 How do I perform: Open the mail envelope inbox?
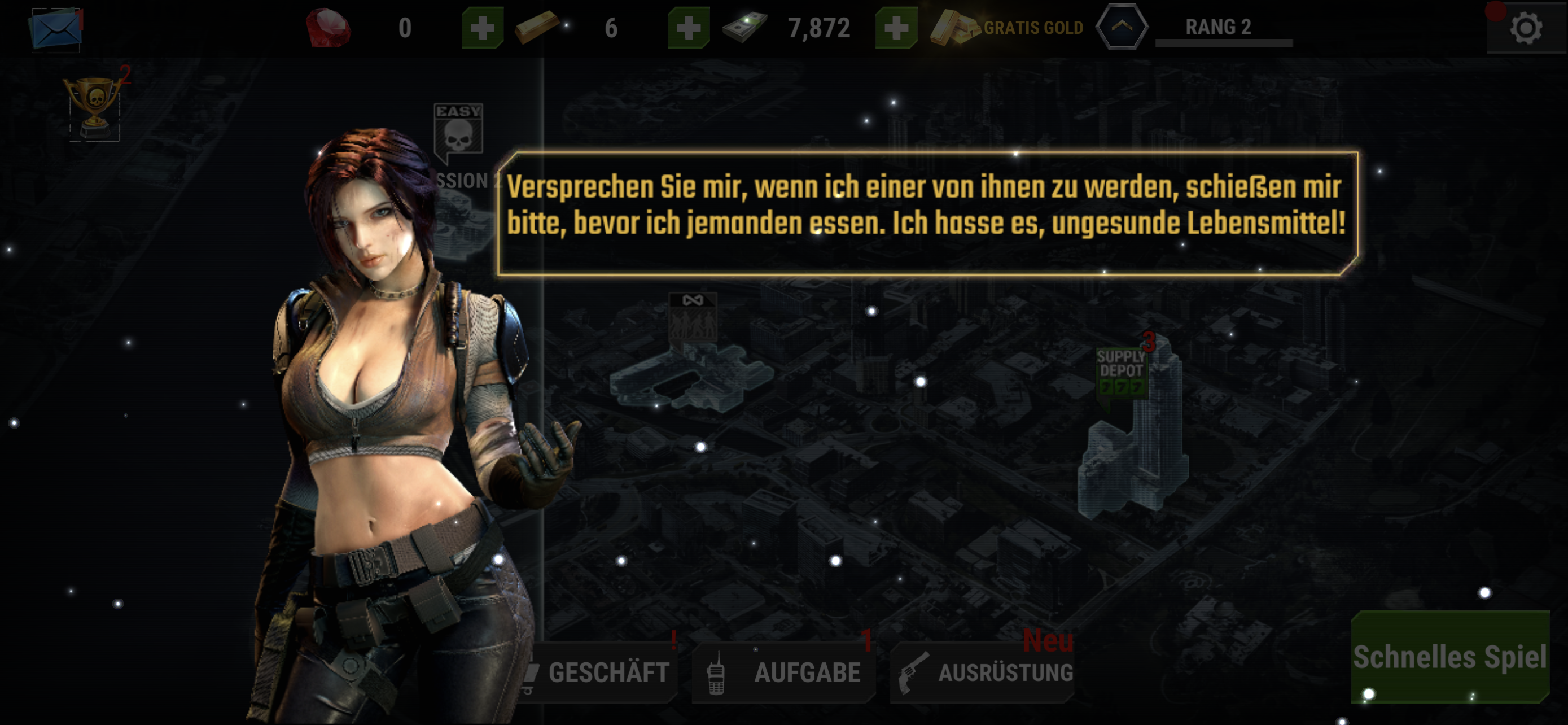(x=55, y=29)
